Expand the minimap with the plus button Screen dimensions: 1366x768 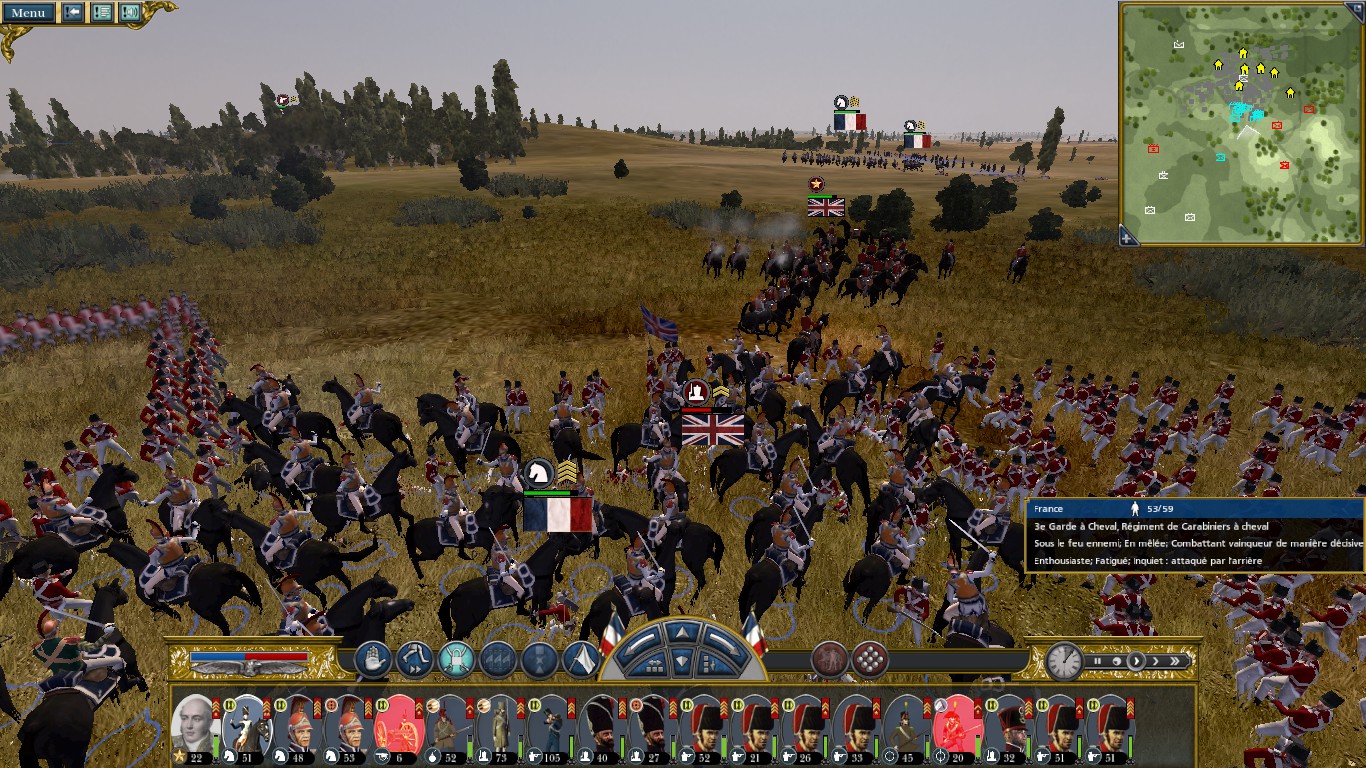click(x=1127, y=238)
